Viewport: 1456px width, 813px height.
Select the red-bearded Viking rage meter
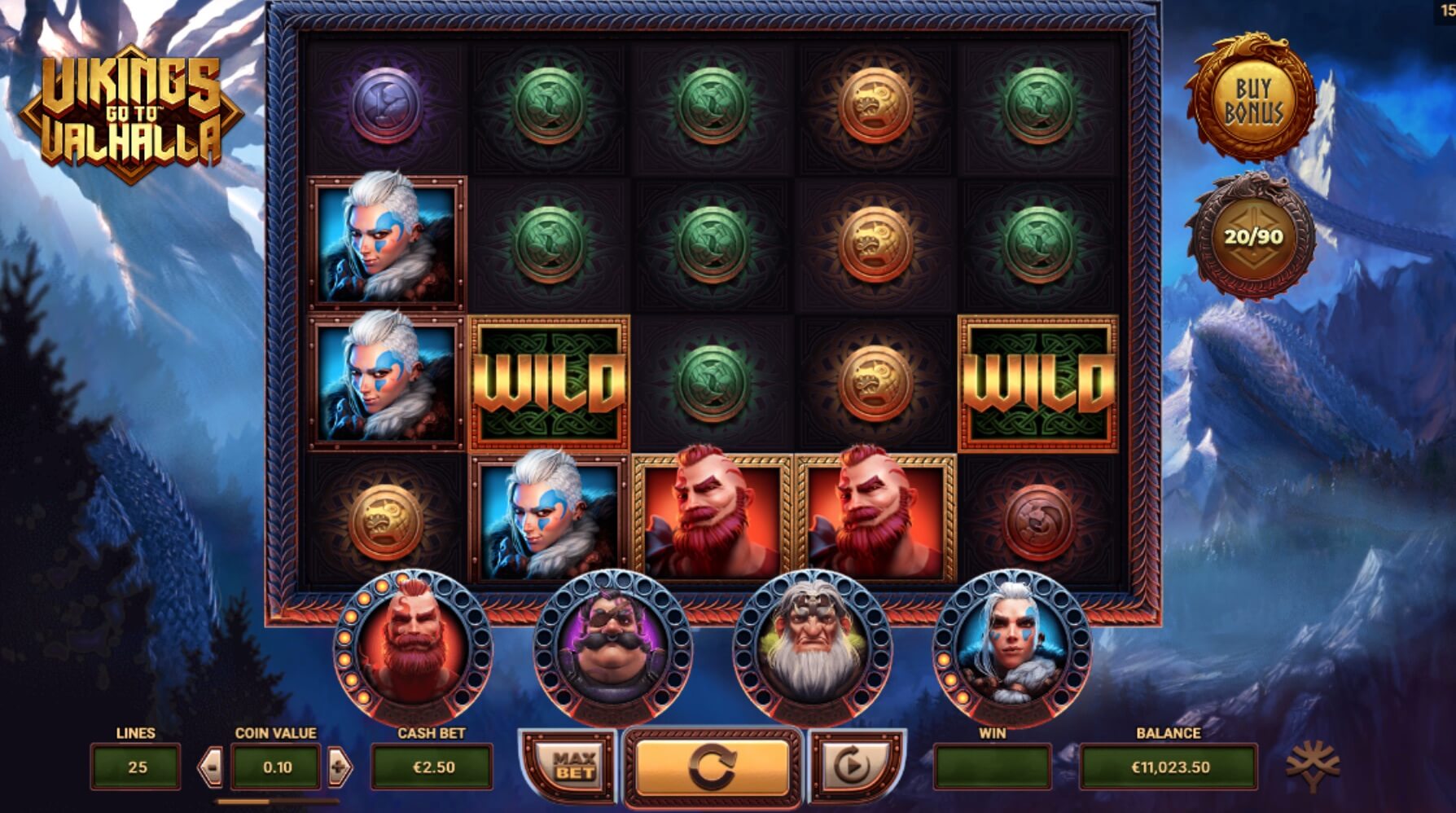[413, 649]
